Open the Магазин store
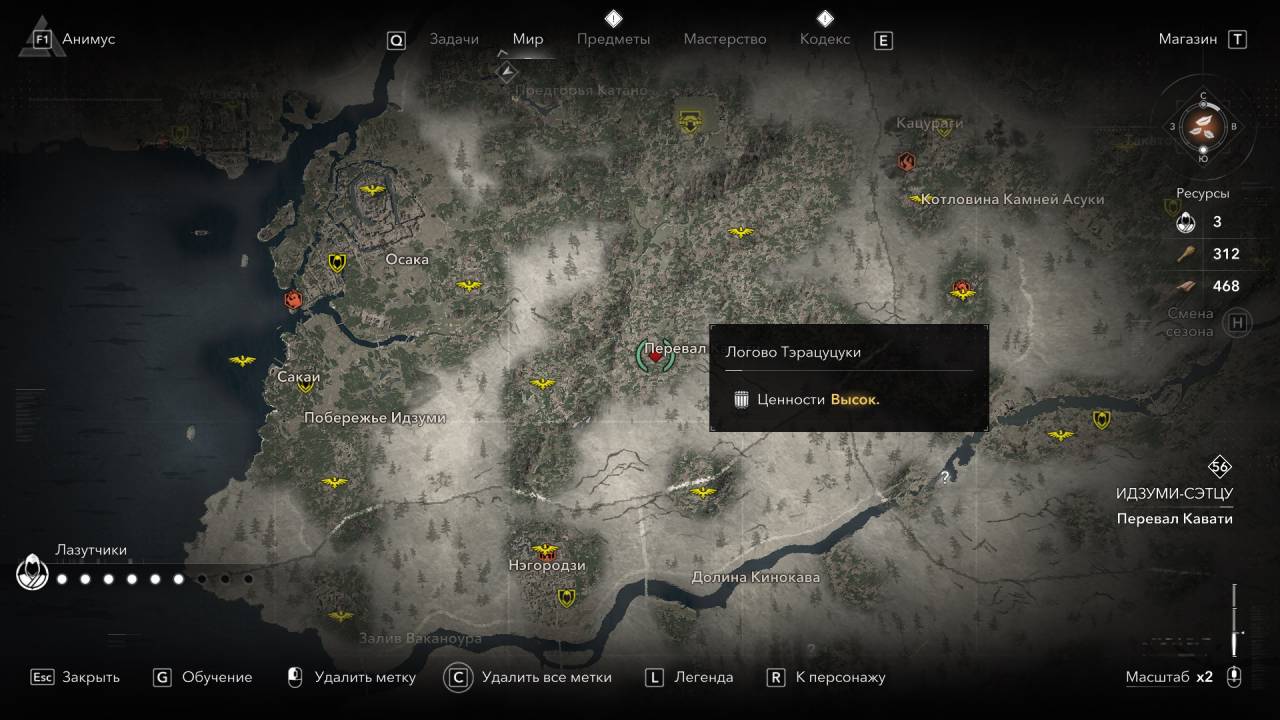The width and height of the screenshot is (1280, 720). [x=1188, y=39]
